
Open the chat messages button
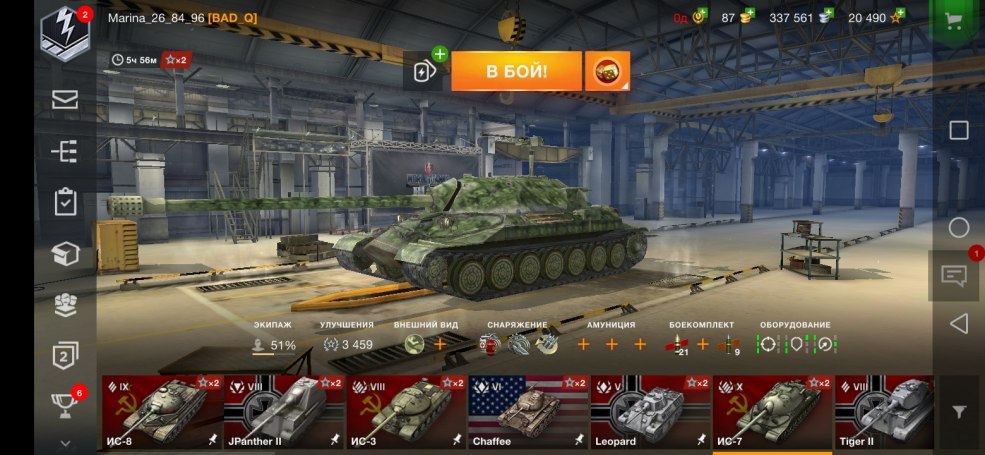[954, 274]
